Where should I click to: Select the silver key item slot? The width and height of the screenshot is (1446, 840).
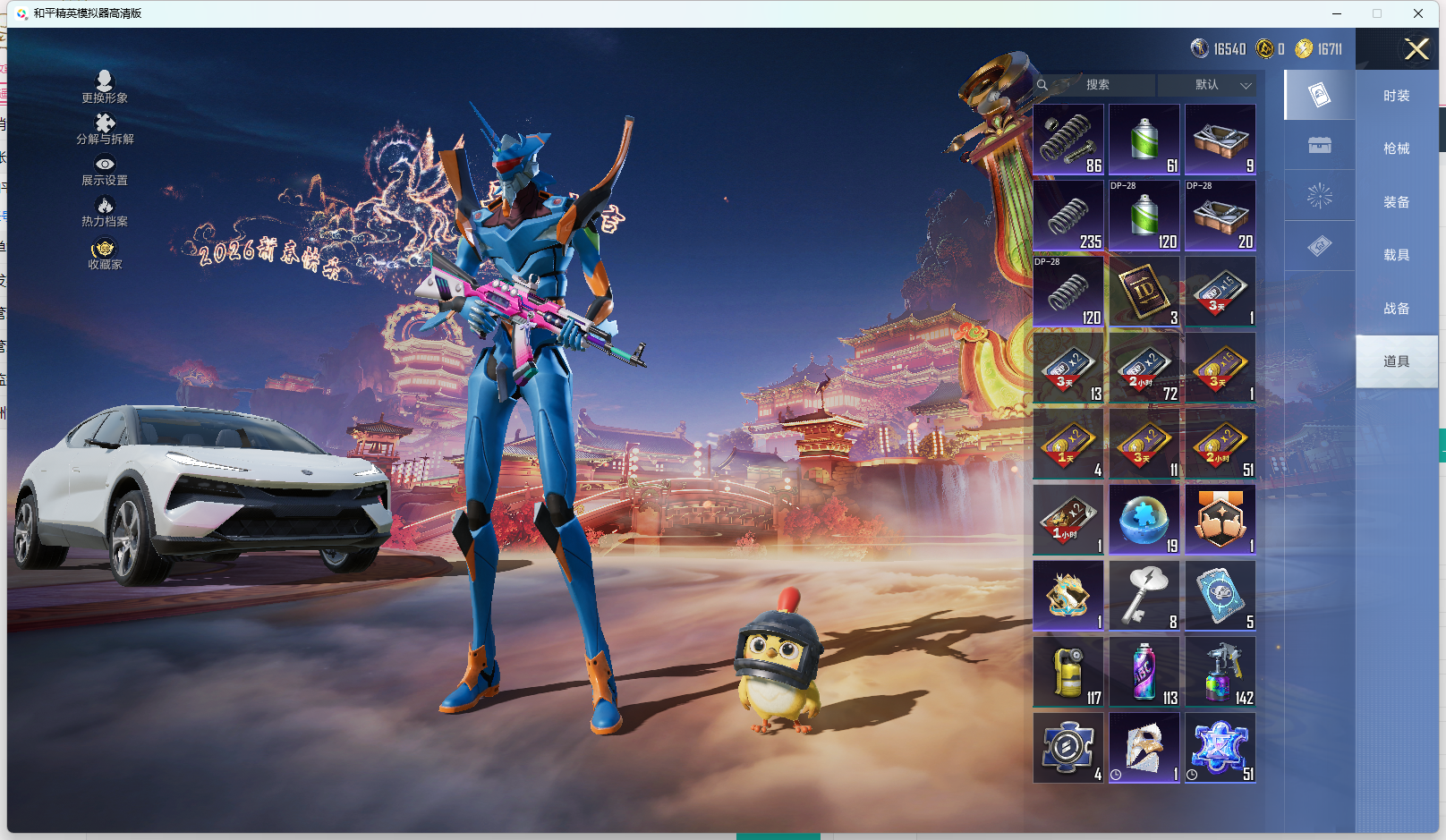[1144, 596]
